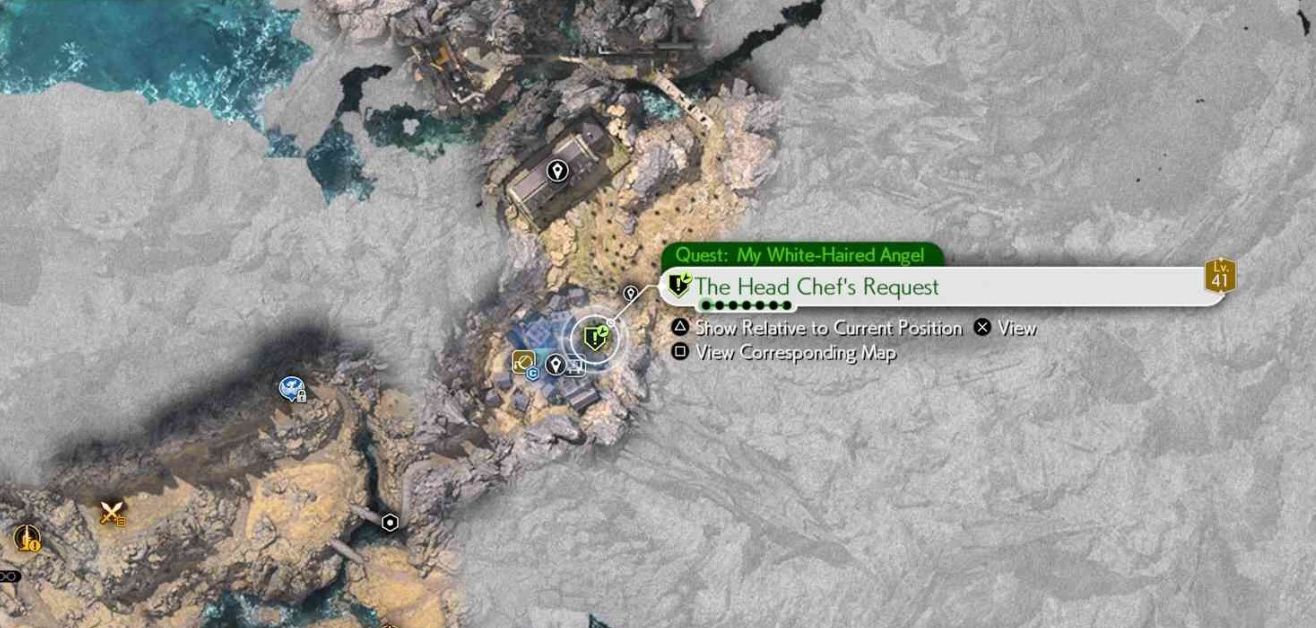Choose the golden tower marker with exclamation
The height and width of the screenshot is (628, 1316).
(x=26, y=539)
